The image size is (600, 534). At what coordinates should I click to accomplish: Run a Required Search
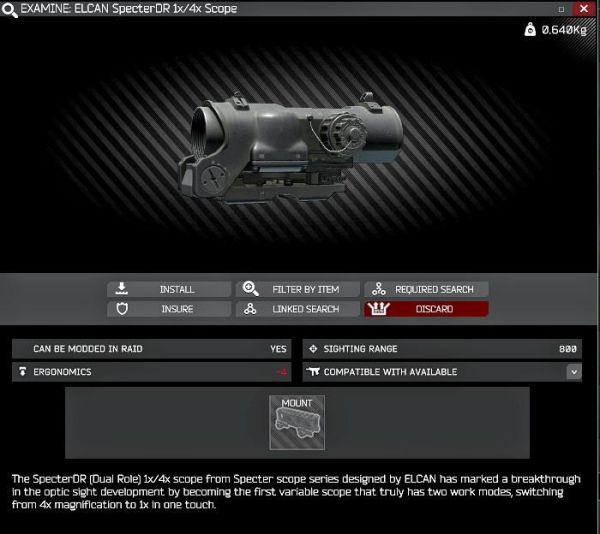pyautogui.click(x=426, y=289)
